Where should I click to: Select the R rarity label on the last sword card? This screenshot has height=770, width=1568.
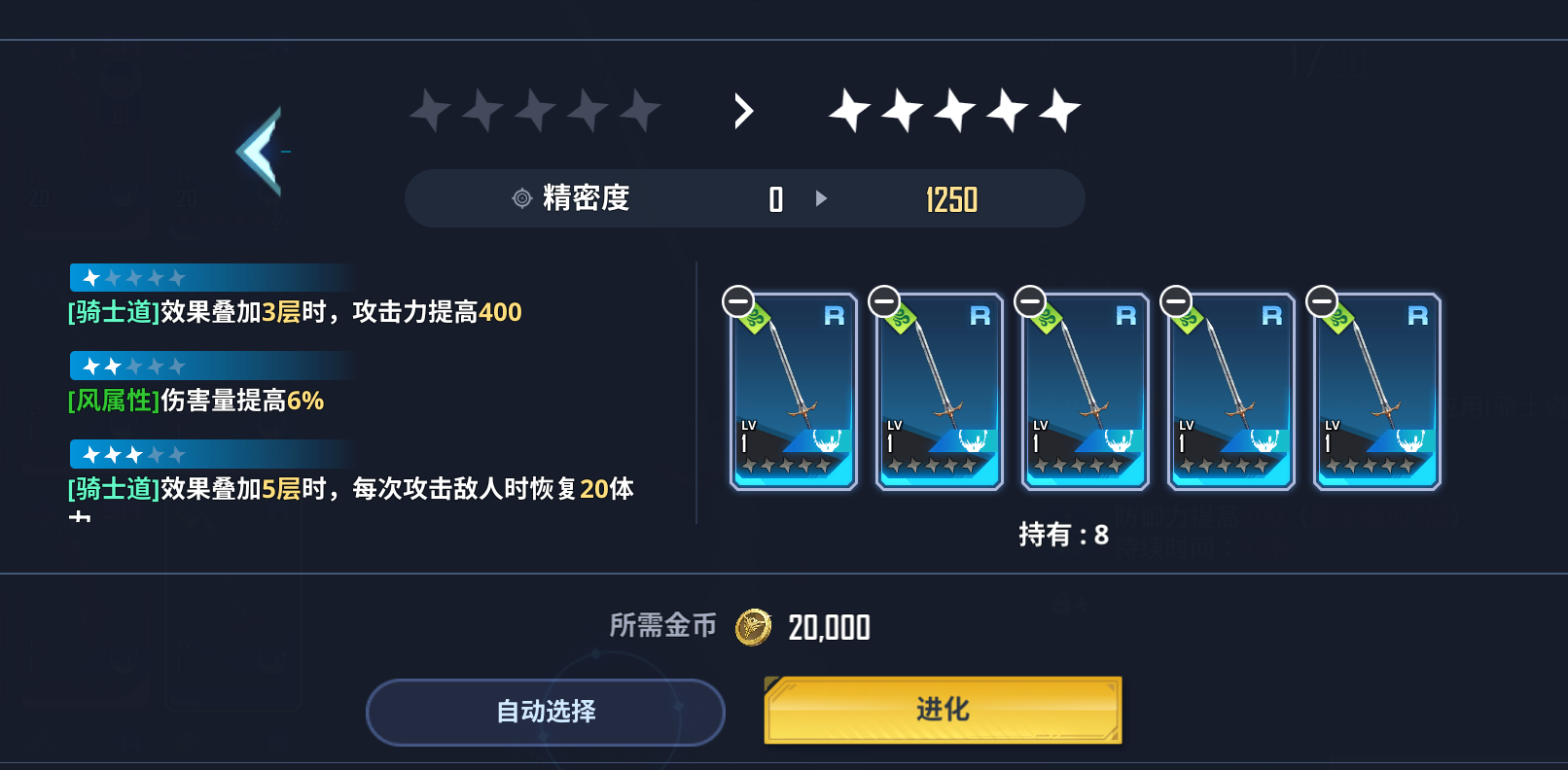(x=1416, y=315)
